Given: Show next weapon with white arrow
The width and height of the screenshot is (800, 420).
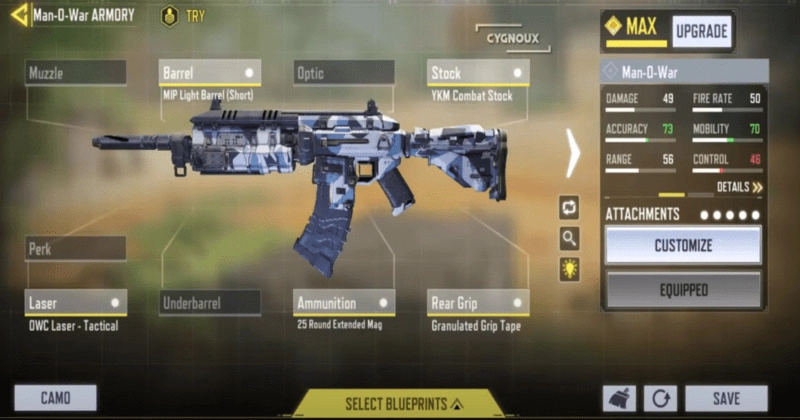Looking at the screenshot, I should coord(573,152).
